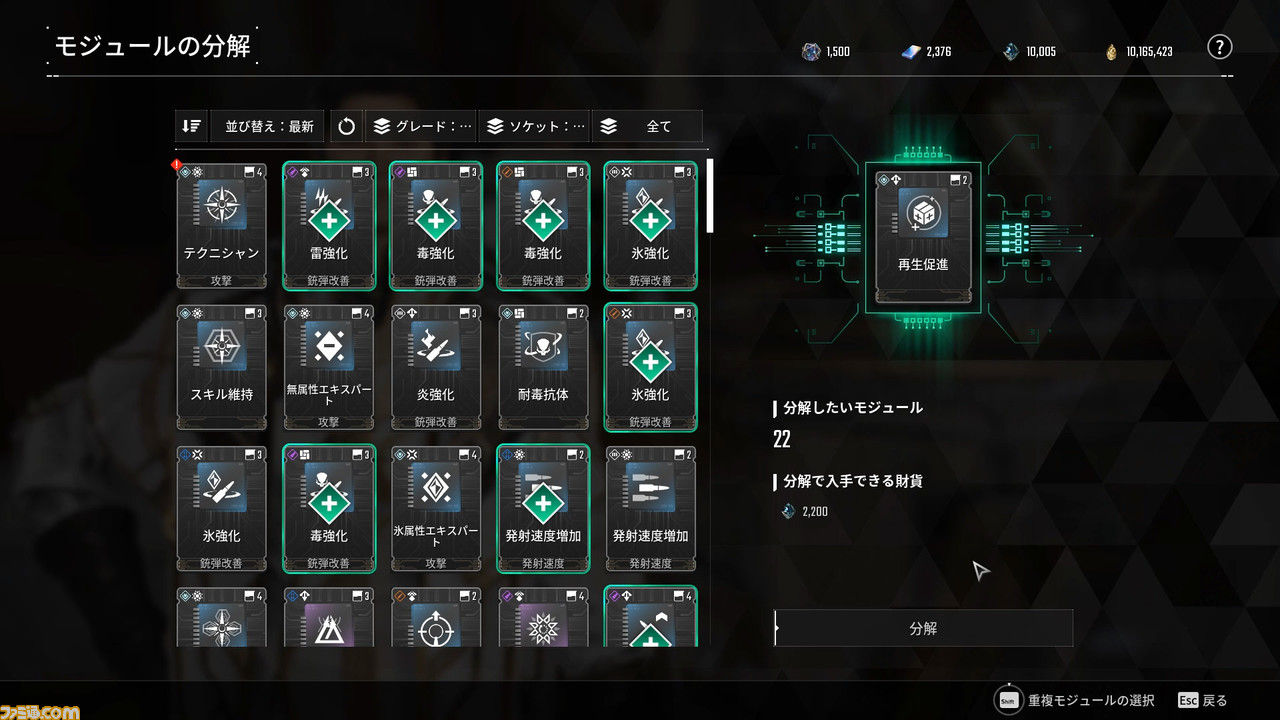Select the 炎強化 module card
The width and height of the screenshot is (1280, 720).
[x=436, y=367]
